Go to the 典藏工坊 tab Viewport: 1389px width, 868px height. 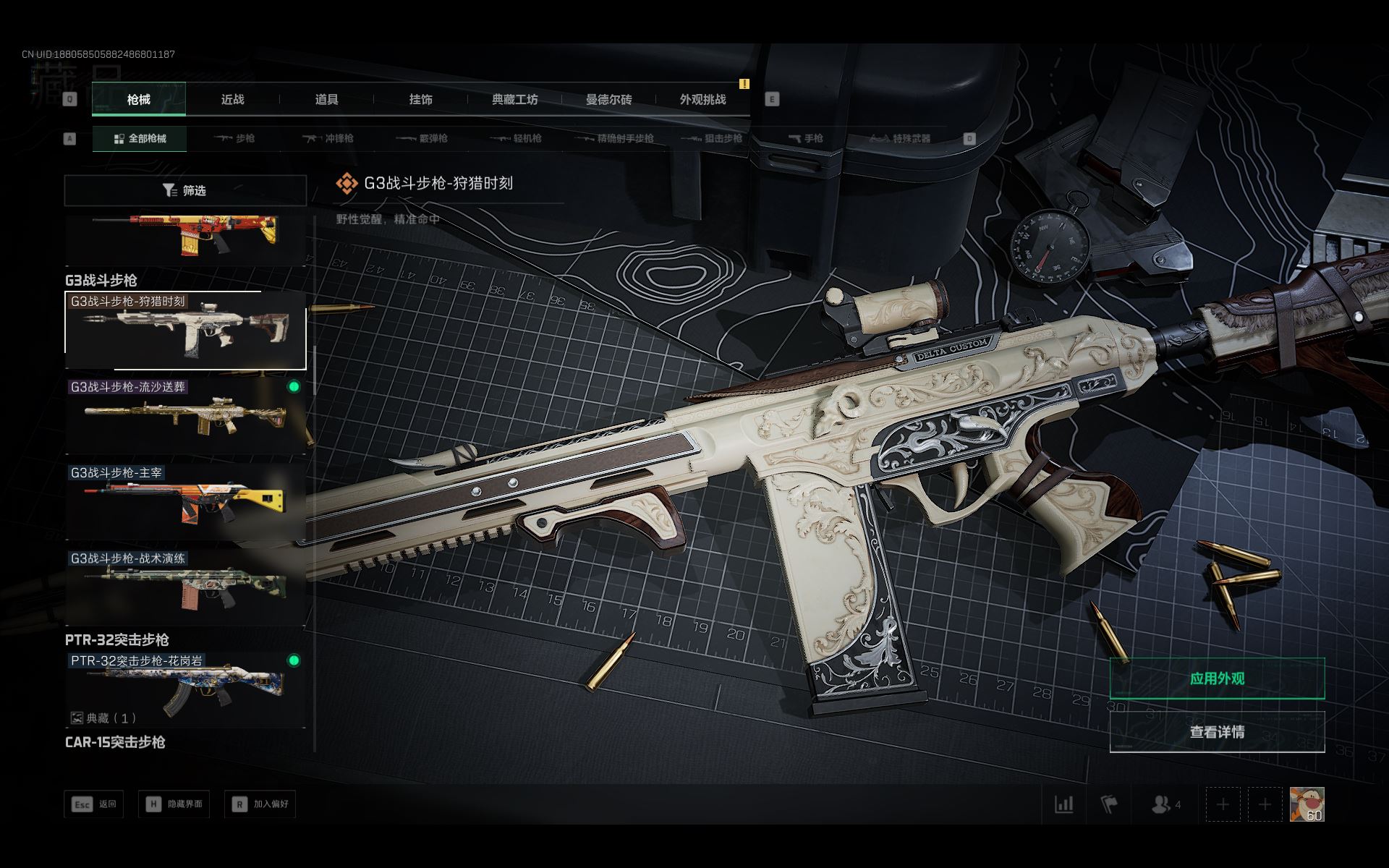pyautogui.click(x=514, y=100)
